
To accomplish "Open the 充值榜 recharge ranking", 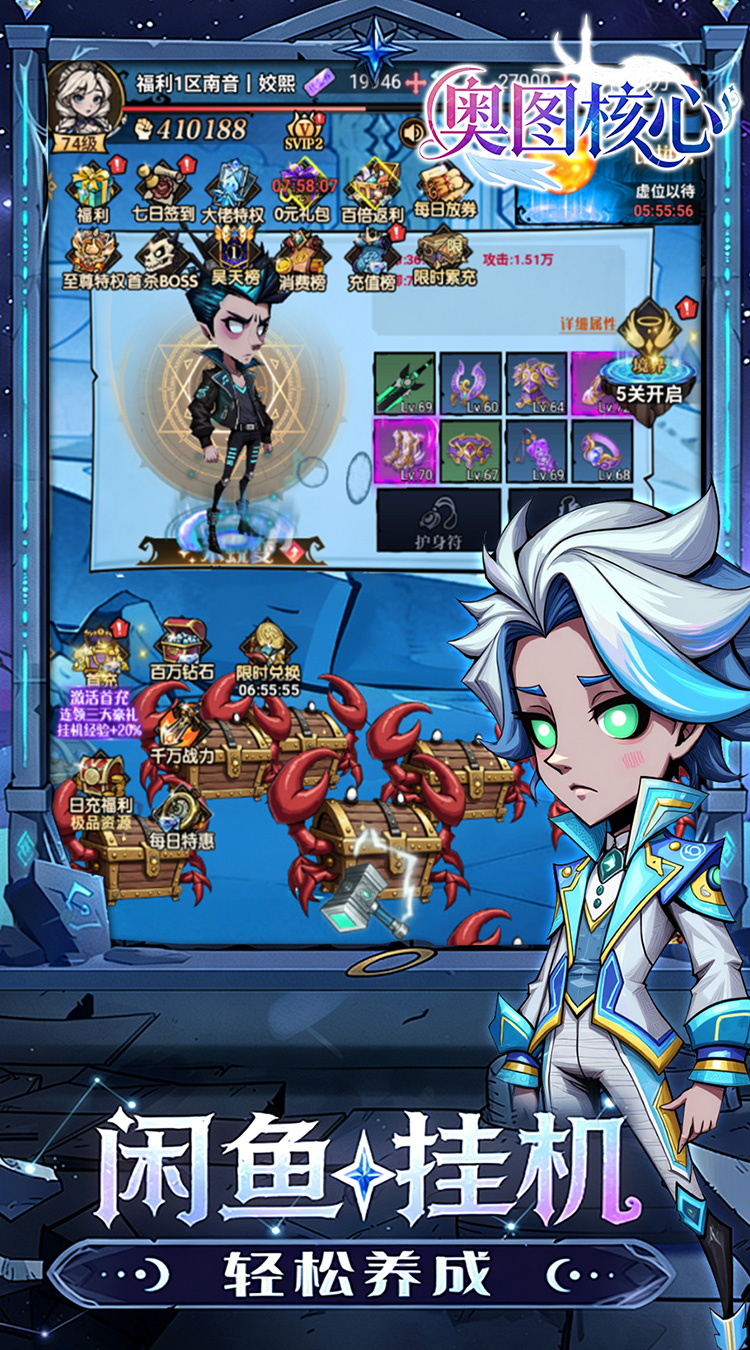I will pyautogui.click(x=372, y=256).
